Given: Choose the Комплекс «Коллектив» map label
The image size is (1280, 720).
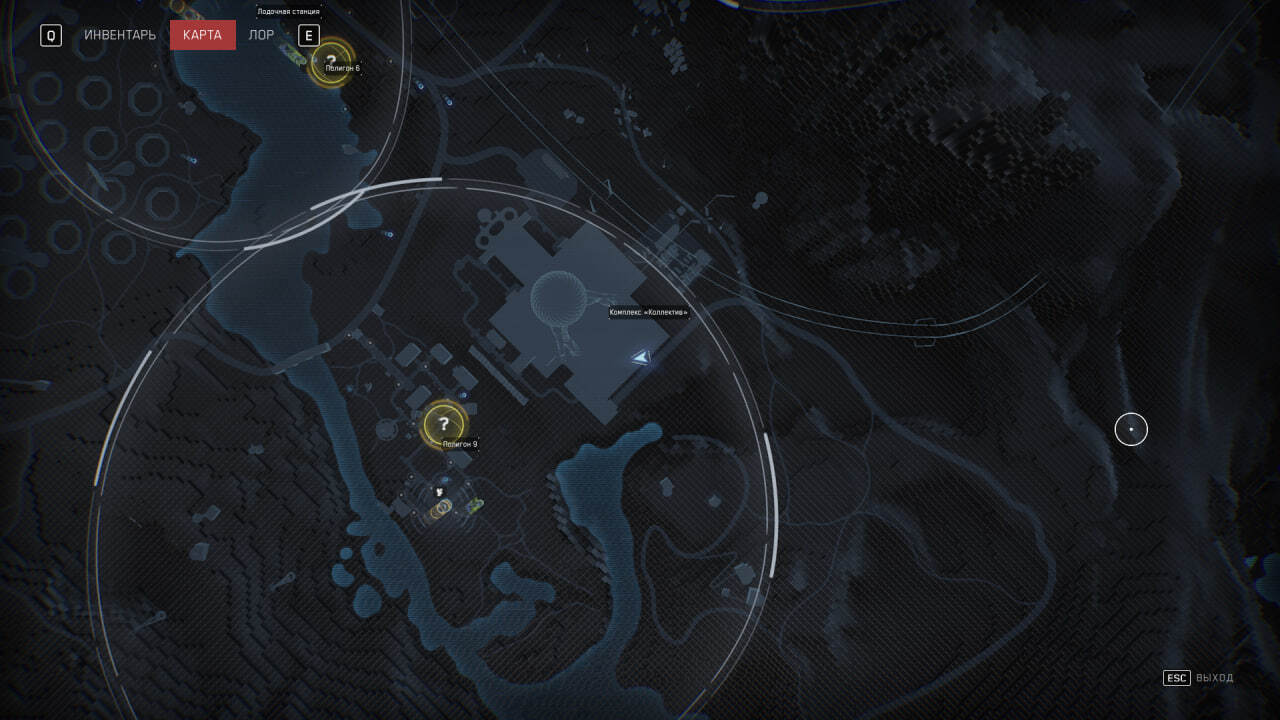Looking at the screenshot, I should click(x=648, y=313).
